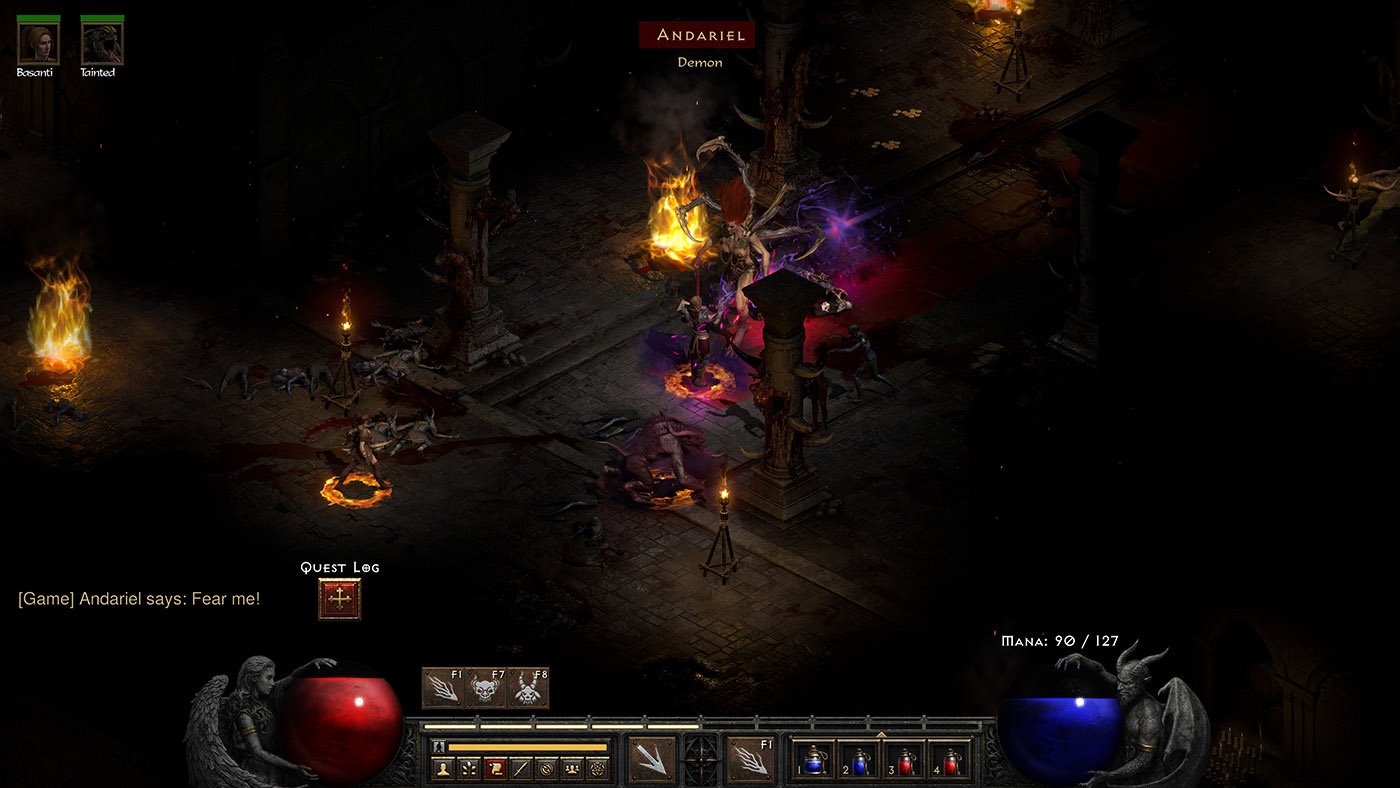Use the mana potion in belt slot 1

click(x=814, y=761)
